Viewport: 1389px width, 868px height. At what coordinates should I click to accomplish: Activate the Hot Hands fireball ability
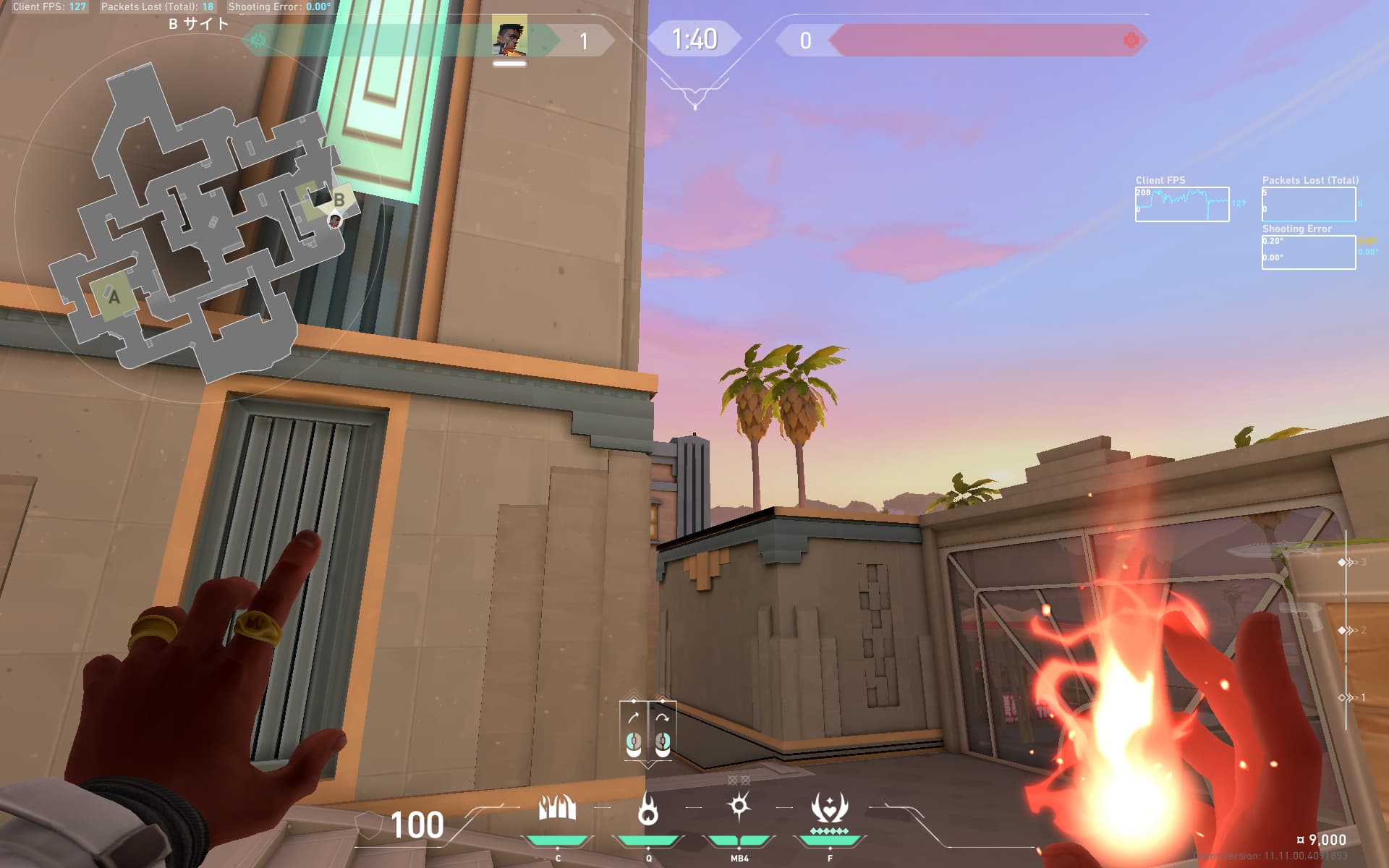pos(648,808)
